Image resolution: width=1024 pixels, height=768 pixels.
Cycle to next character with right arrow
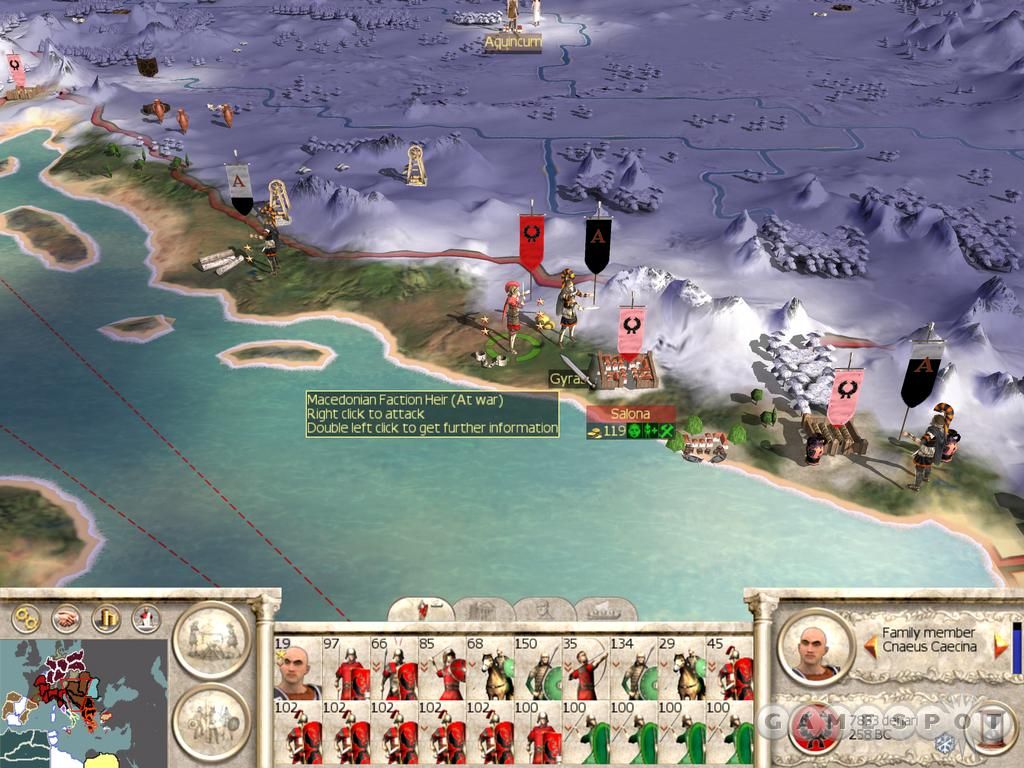click(1000, 646)
